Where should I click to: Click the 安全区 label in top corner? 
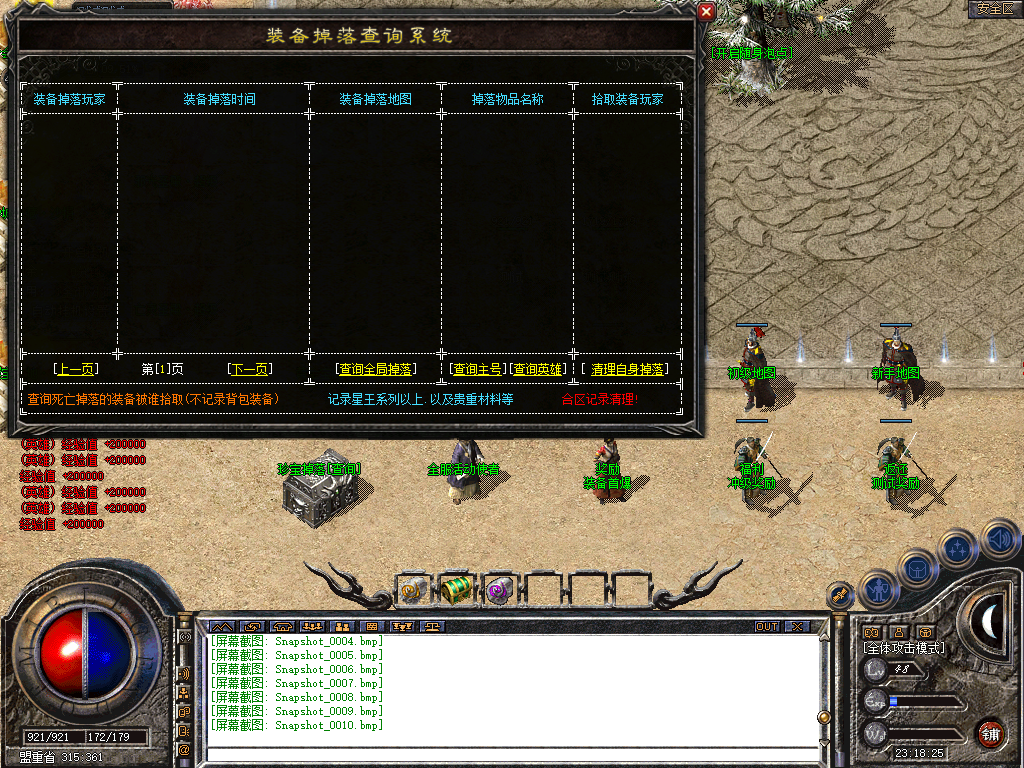[994, 8]
